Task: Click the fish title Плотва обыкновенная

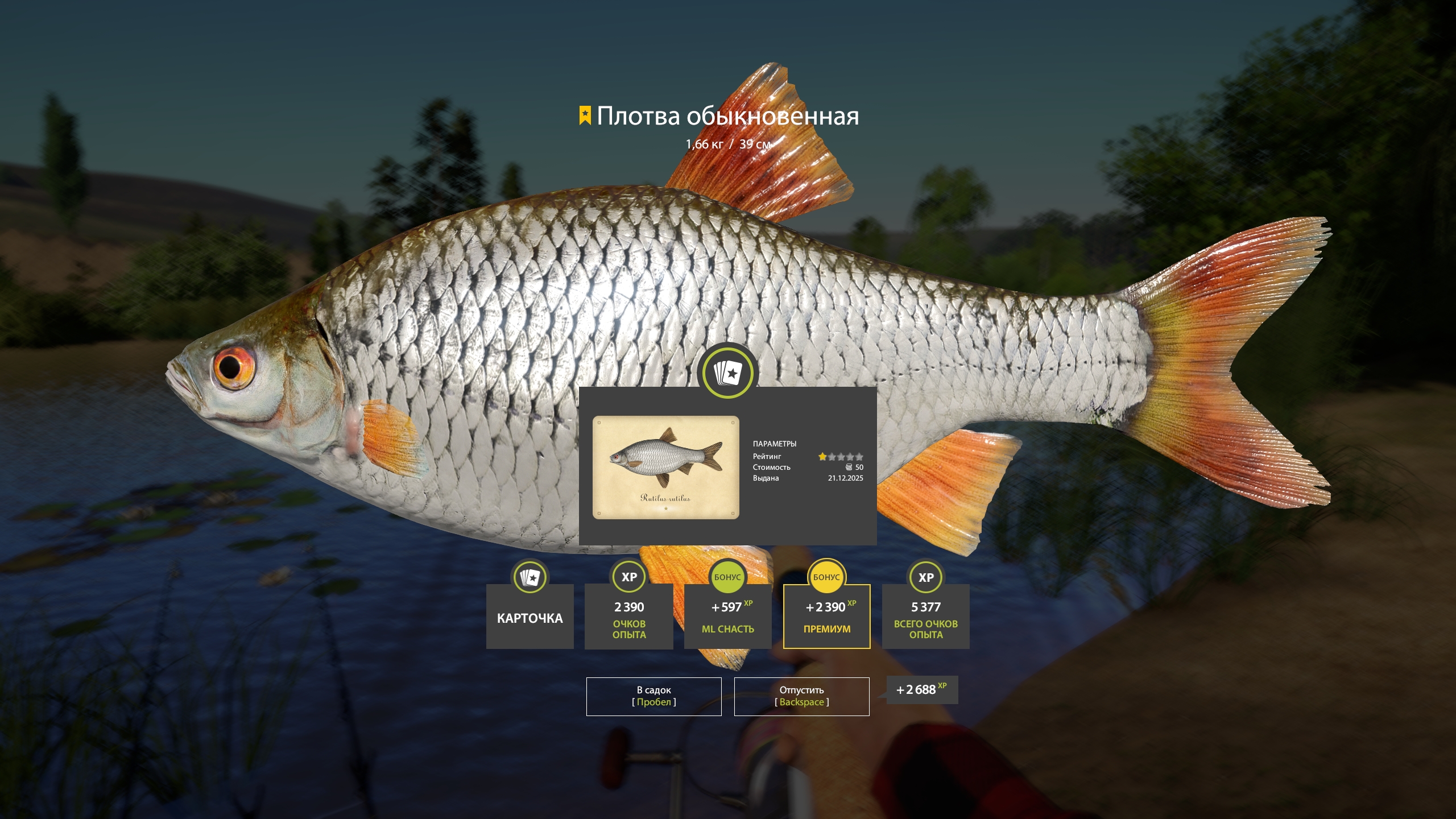Action: click(728, 117)
